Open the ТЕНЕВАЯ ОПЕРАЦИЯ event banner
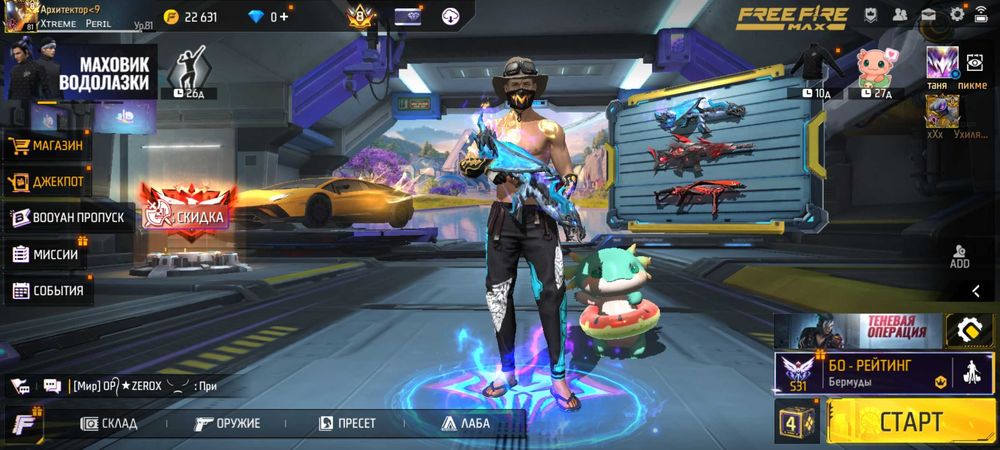Image resolution: width=1000 pixels, height=450 pixels. (859, 329)
